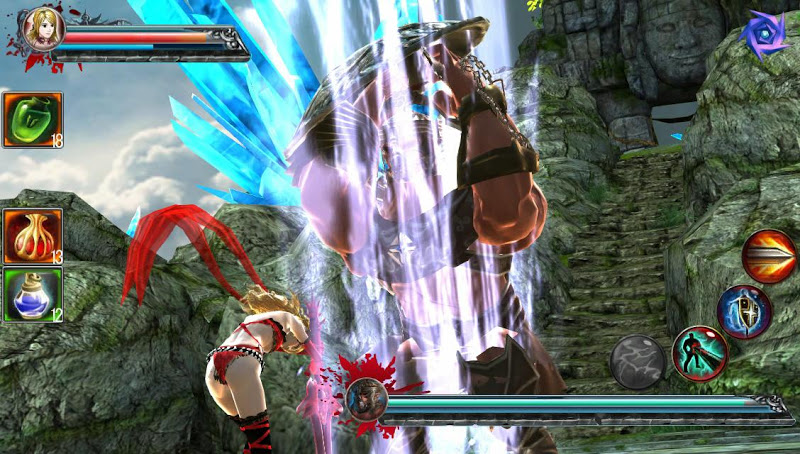The image size is (800, 454).
Task: Drink the blue mana potion
Action: [32, 295]
